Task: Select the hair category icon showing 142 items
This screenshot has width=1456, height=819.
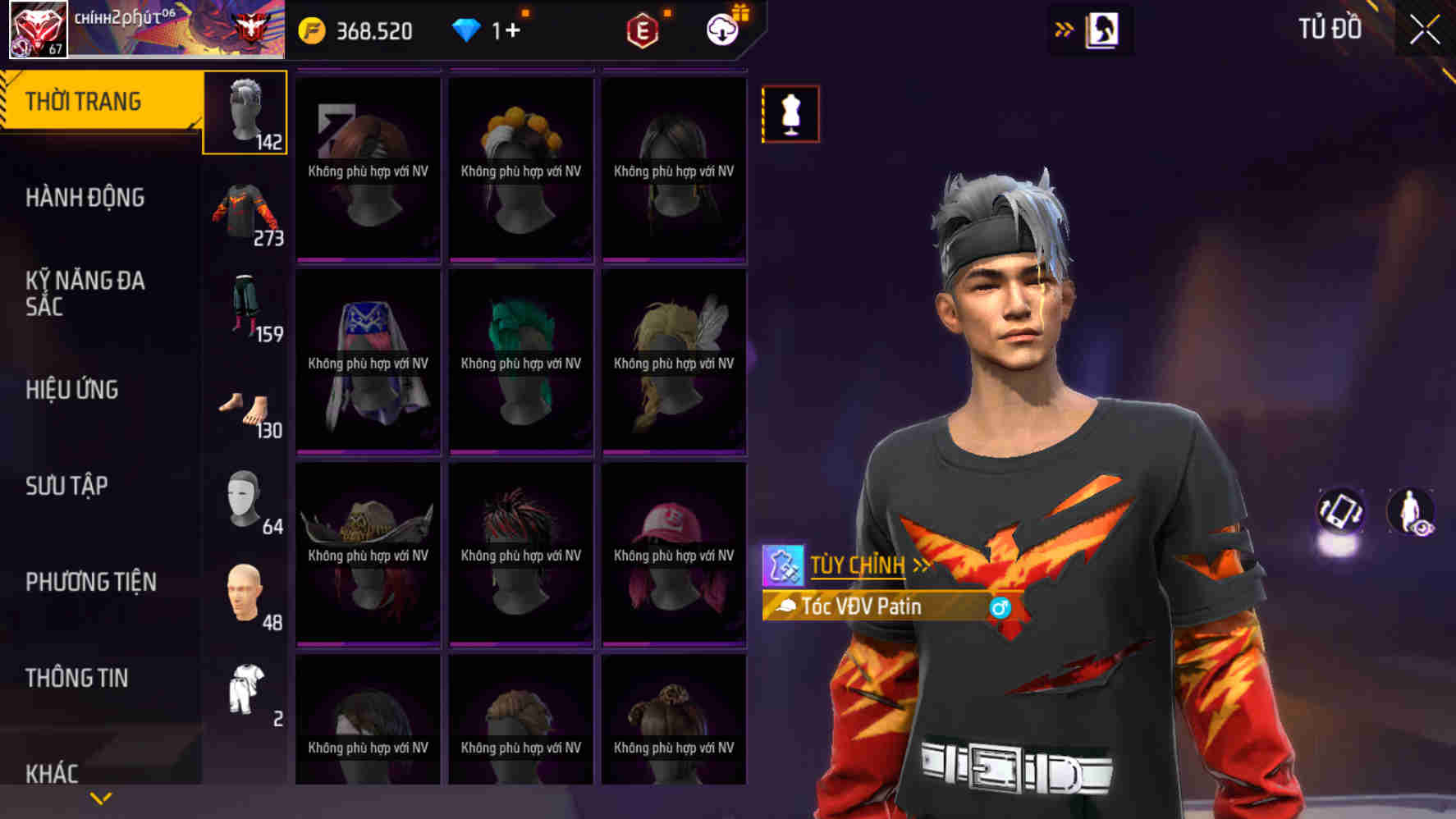Action: tap(245, 111)
